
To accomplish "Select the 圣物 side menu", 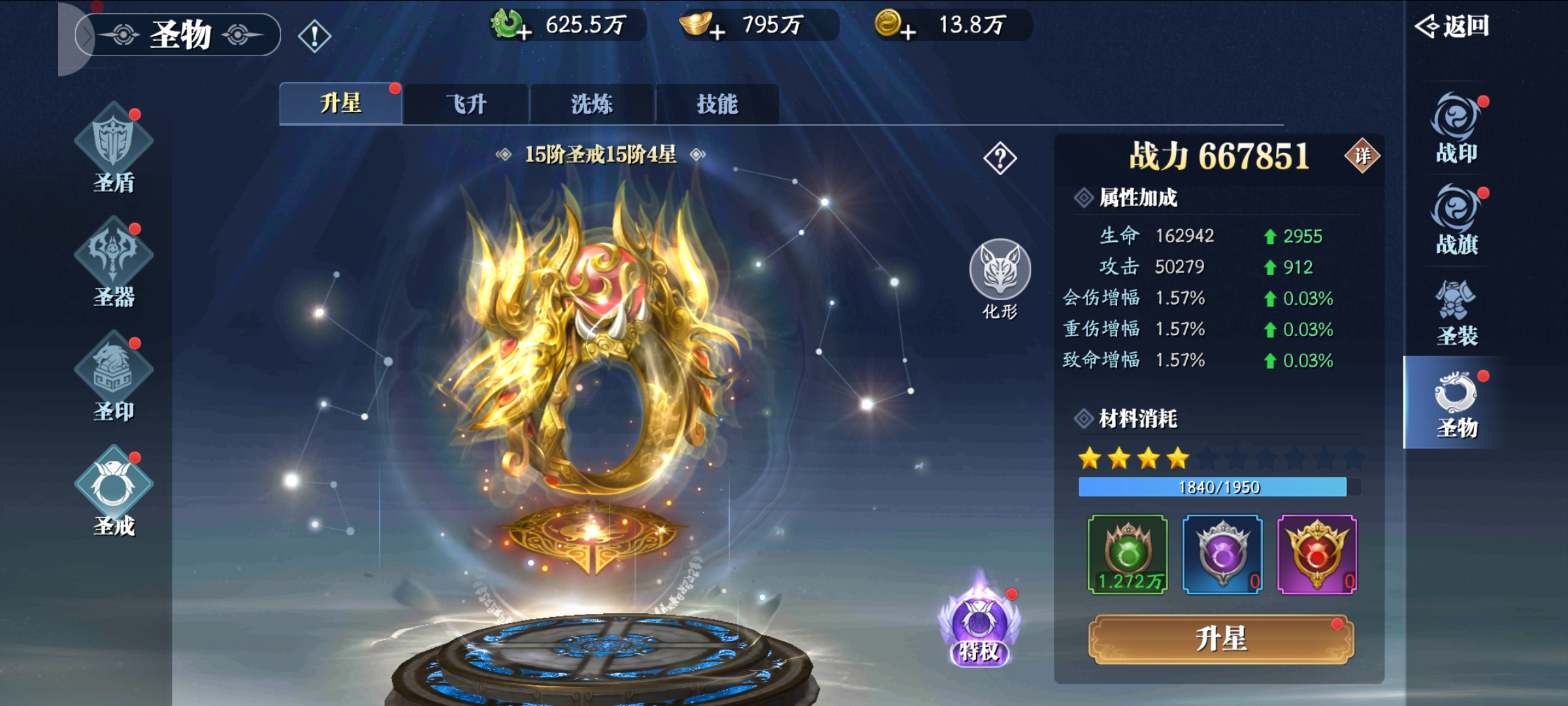I will click(1457, 404).
